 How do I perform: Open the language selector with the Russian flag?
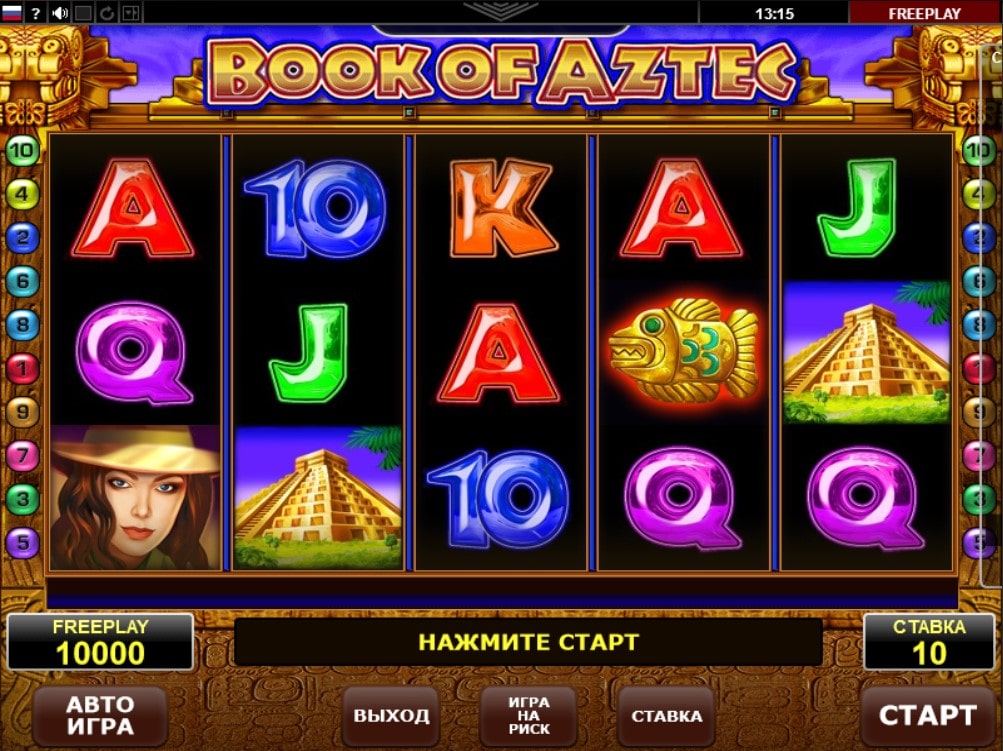tap(12, 13)
